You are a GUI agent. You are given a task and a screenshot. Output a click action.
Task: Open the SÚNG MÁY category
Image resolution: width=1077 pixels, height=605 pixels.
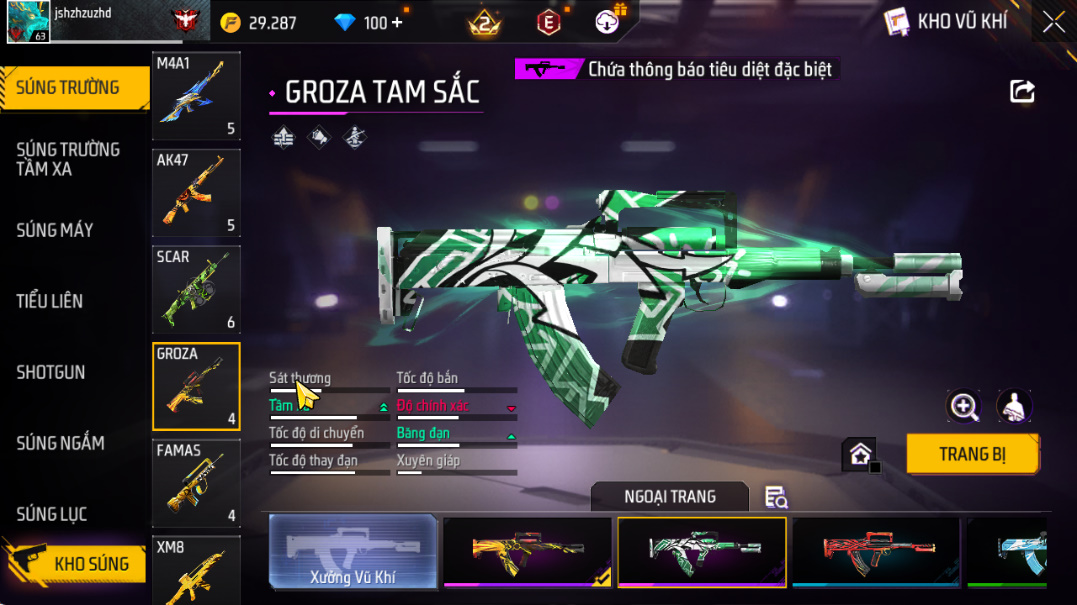[55, 230]
